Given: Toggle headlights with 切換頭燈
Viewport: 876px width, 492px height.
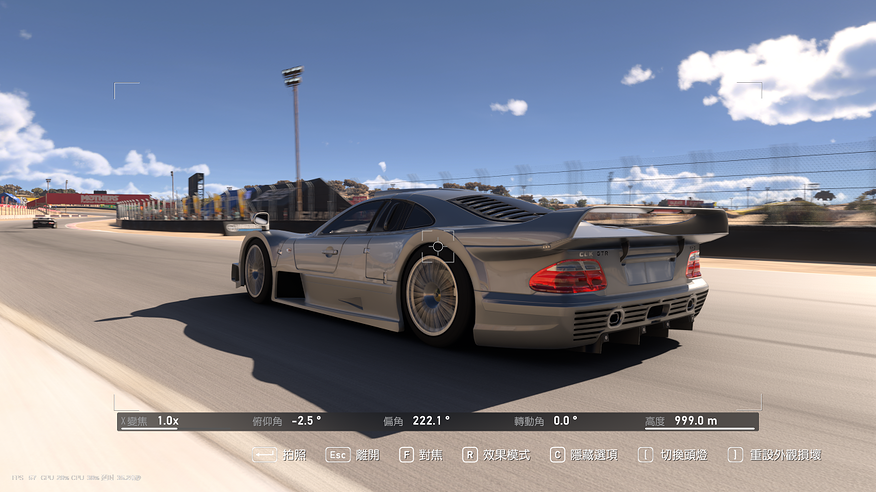Looking at the screenshot, I should [x=673, y=455].
